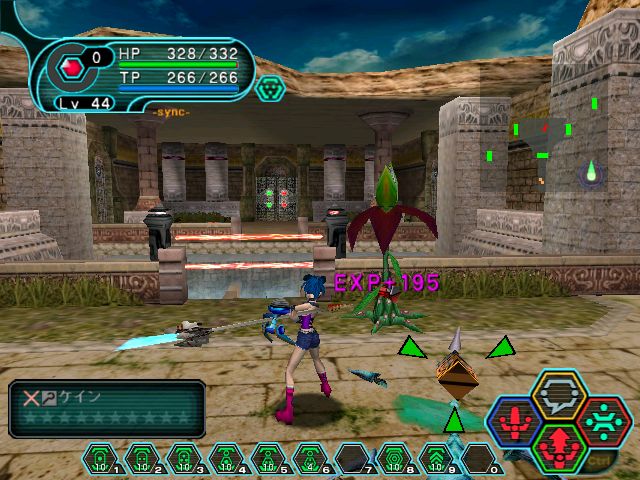Select the green hexagon status emblem
This screenshot has height=480, width=640.
pyautogui.click(x=270, y=88)
